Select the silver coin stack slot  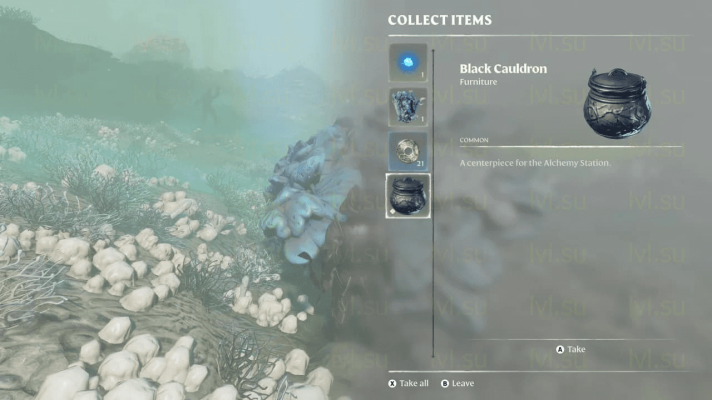[407, 151]
